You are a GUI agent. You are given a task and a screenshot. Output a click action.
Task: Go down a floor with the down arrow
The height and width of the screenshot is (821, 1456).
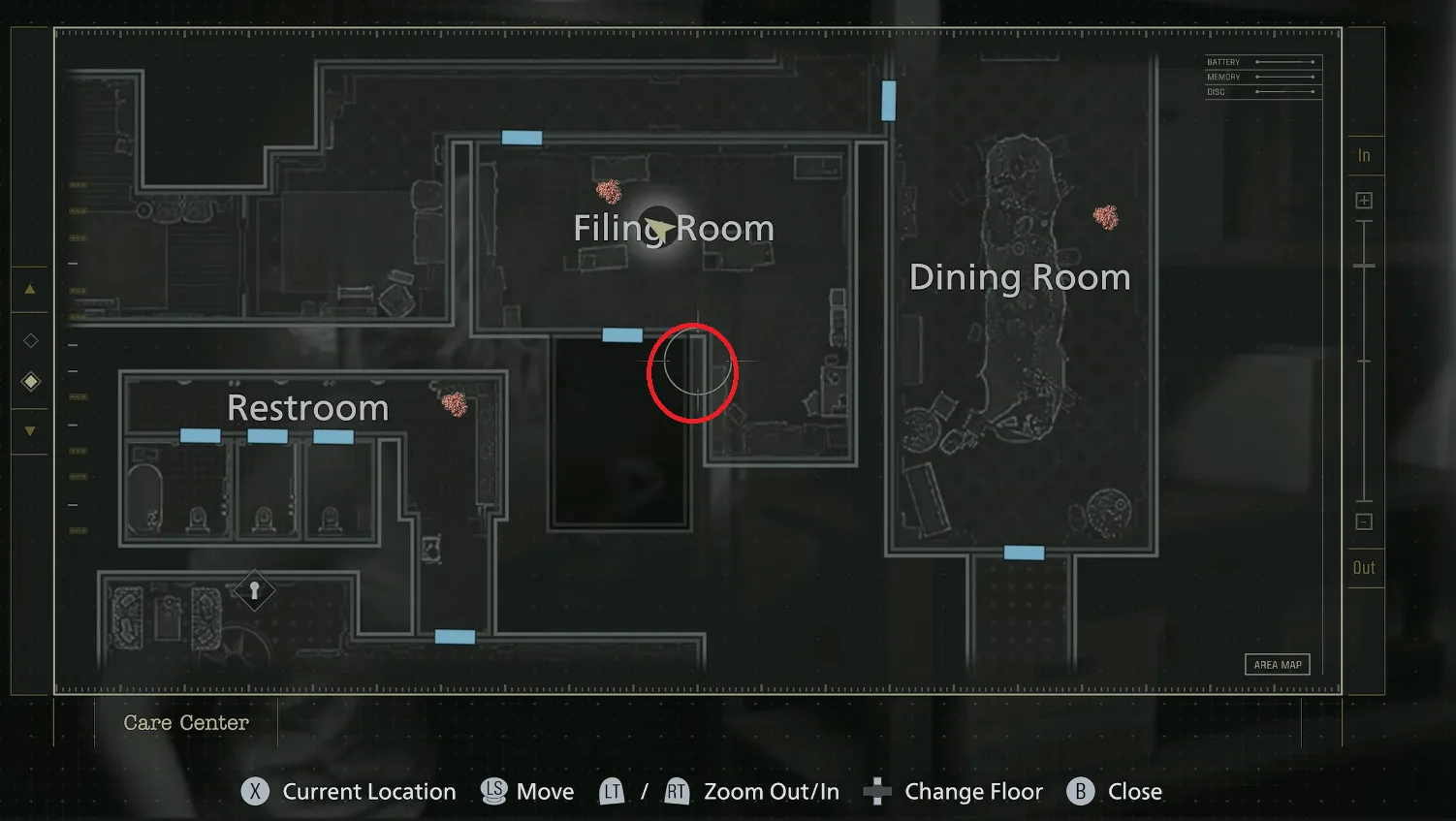30,431
